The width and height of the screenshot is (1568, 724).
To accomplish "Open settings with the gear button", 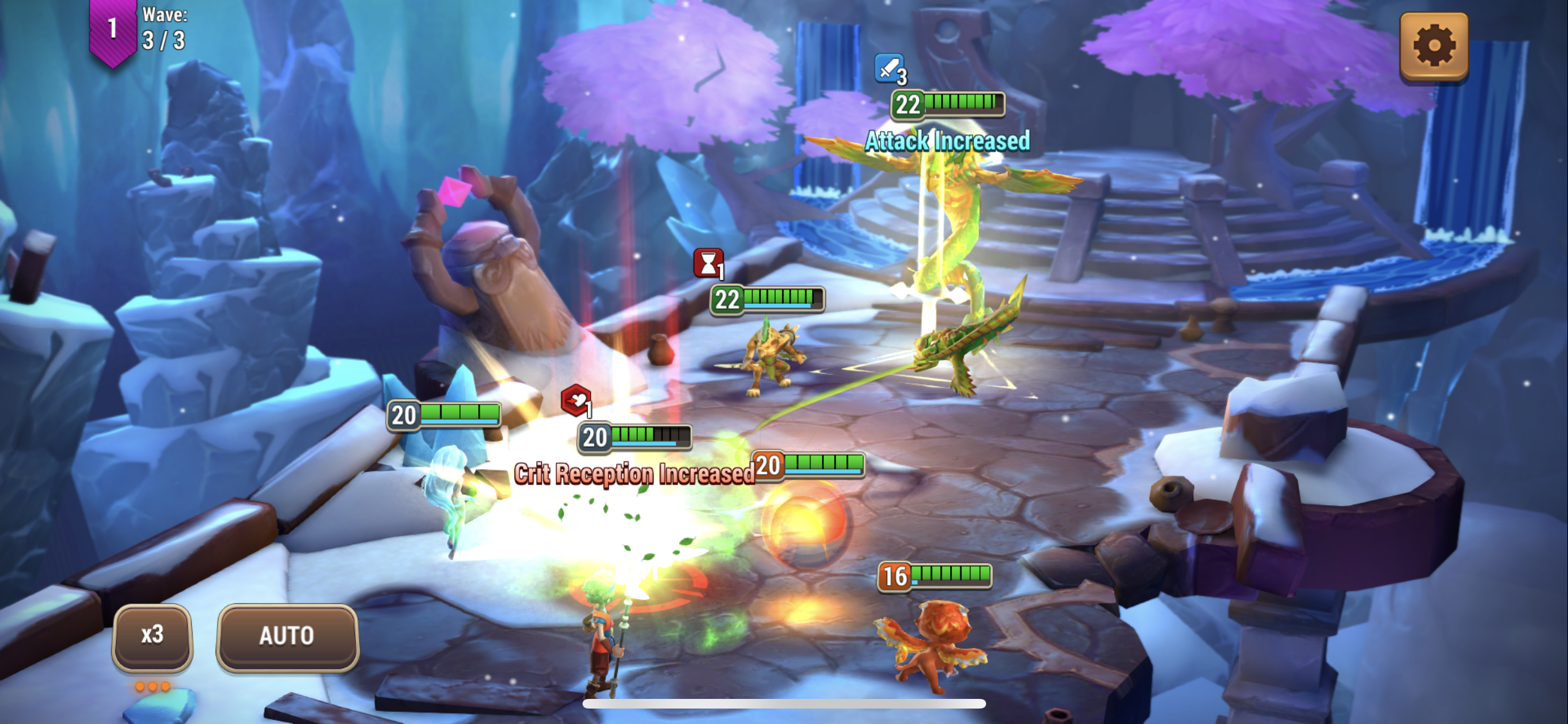I will coord(1433,46).
